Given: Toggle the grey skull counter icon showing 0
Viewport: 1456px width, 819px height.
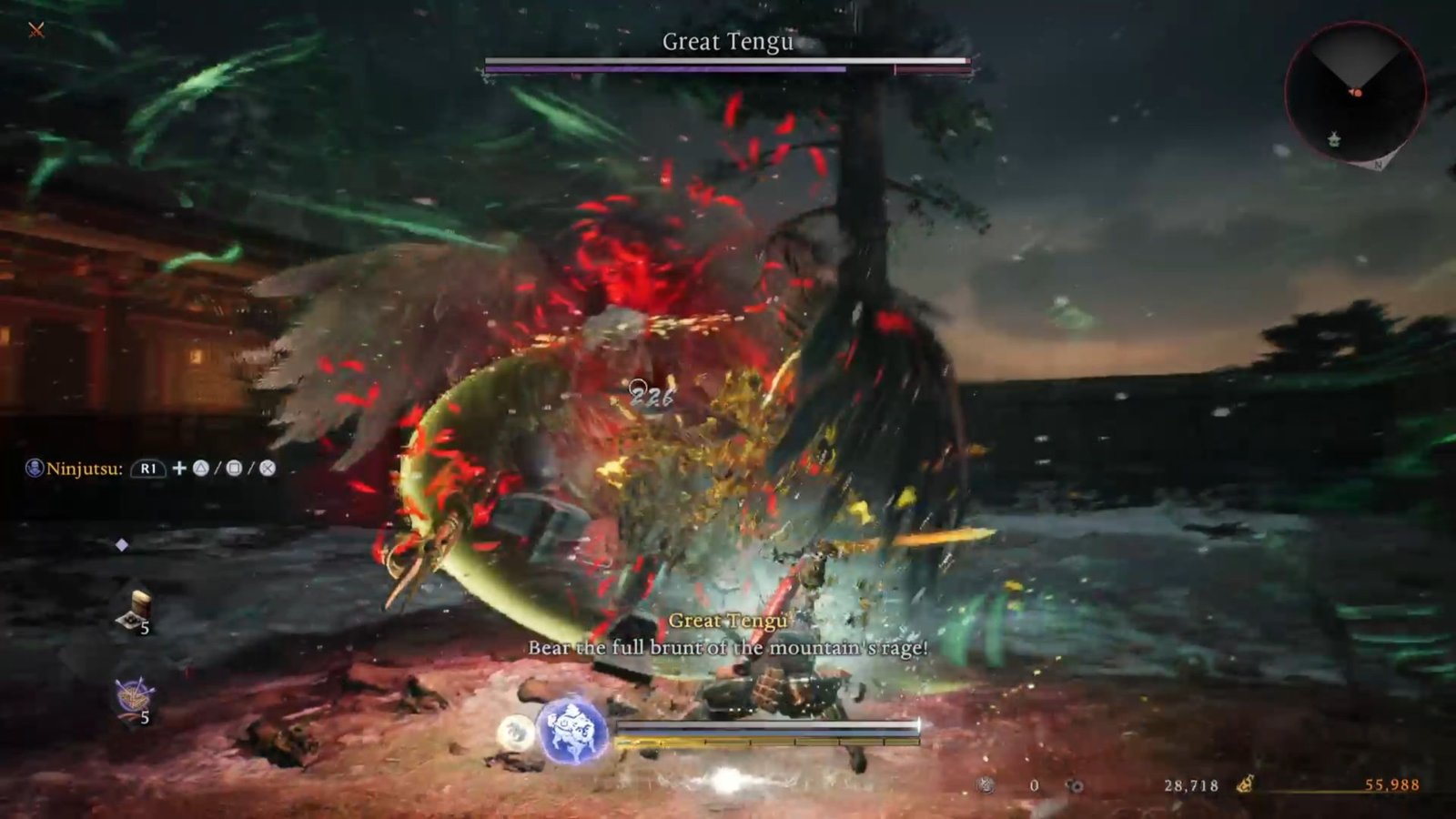Looking at the screenshot, I should (984, 784).
